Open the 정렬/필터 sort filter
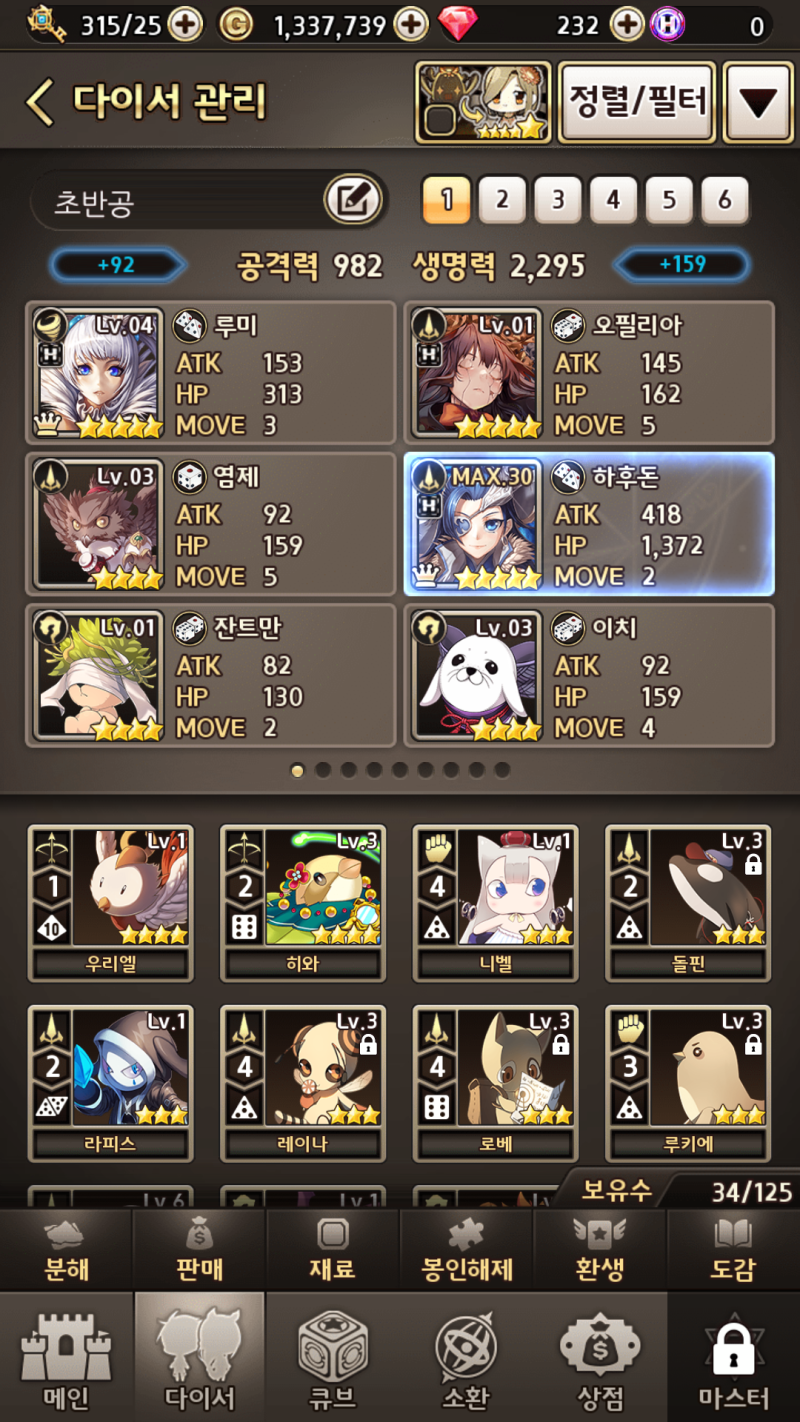800x1422 pixels. click(637, 101)
